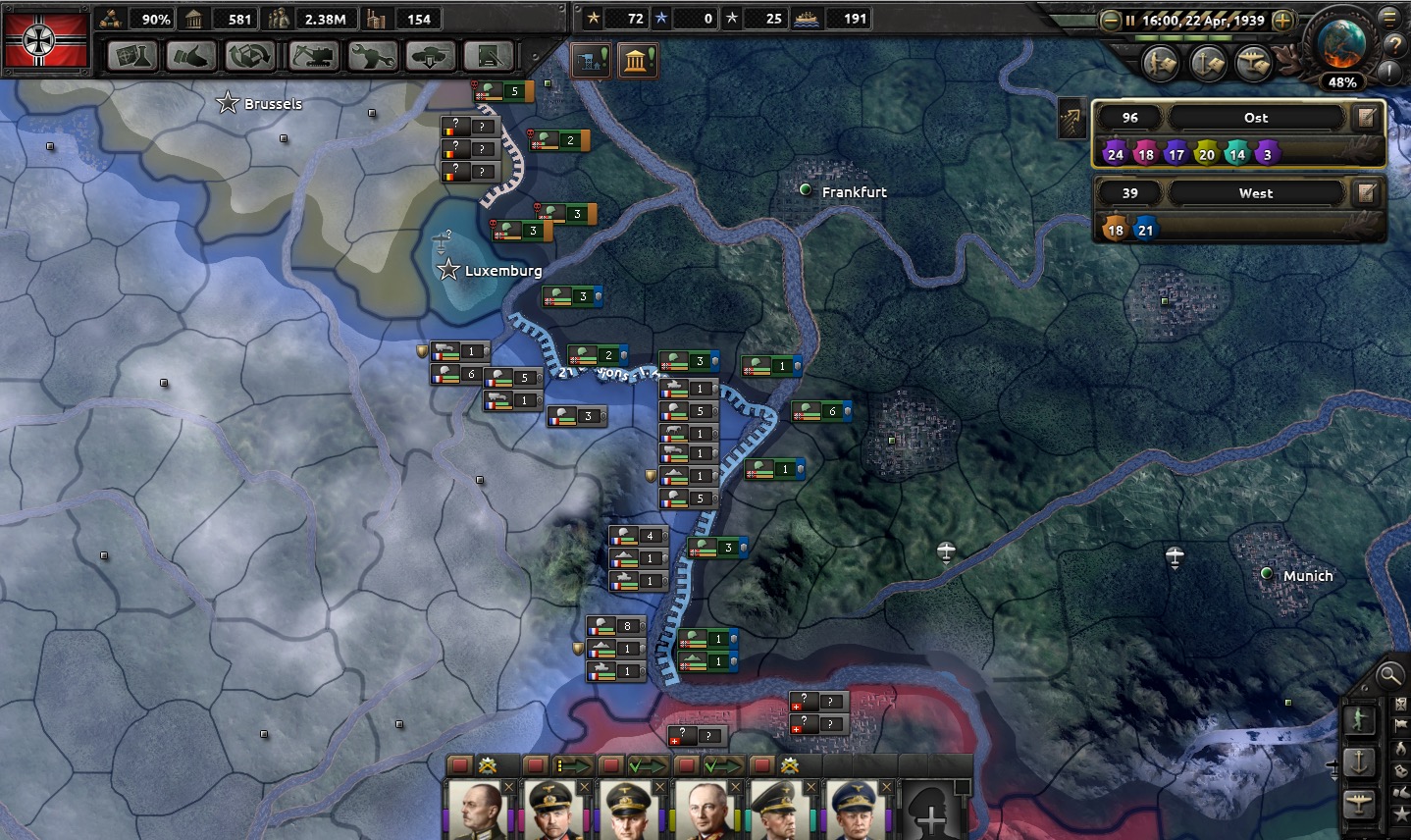1411x840 pixels.
Task: Increase game speed with plus button
Action: [x=1281, y=20]
